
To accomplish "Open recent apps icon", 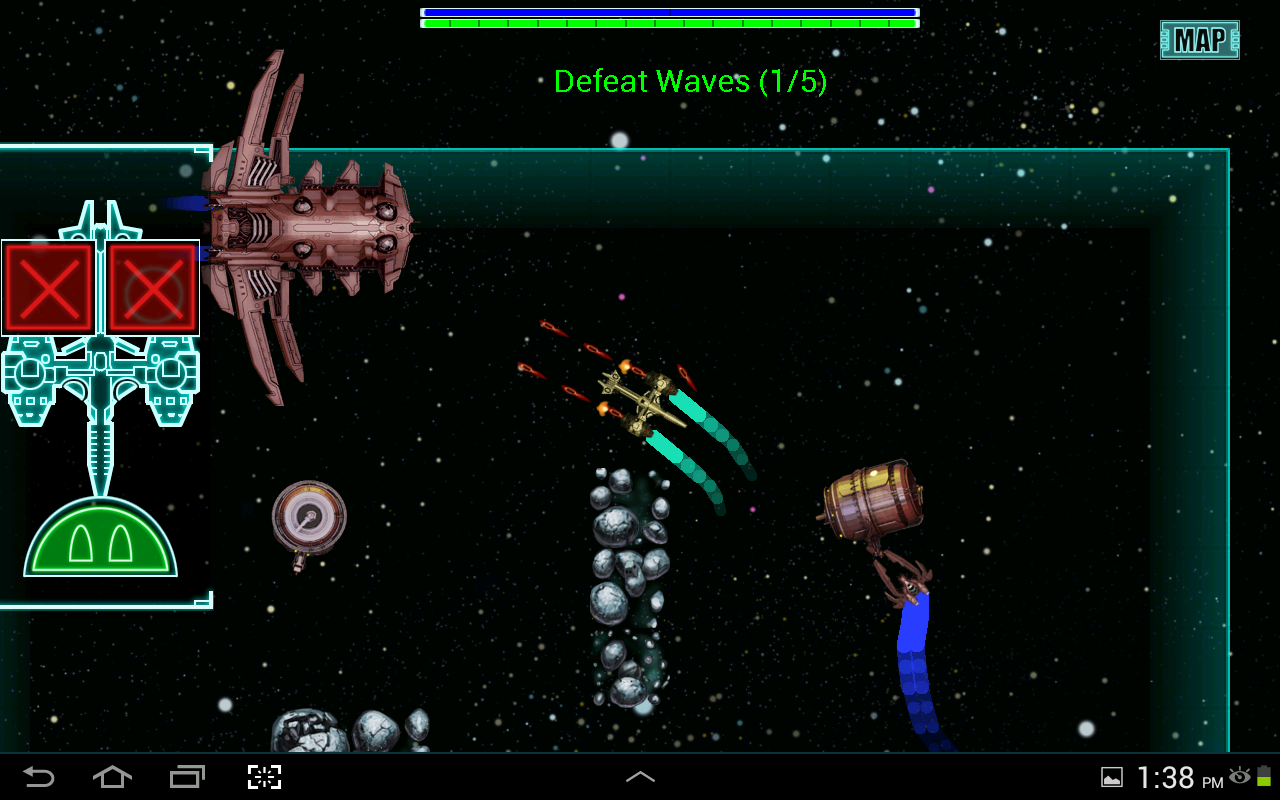I will coord(186,777).
